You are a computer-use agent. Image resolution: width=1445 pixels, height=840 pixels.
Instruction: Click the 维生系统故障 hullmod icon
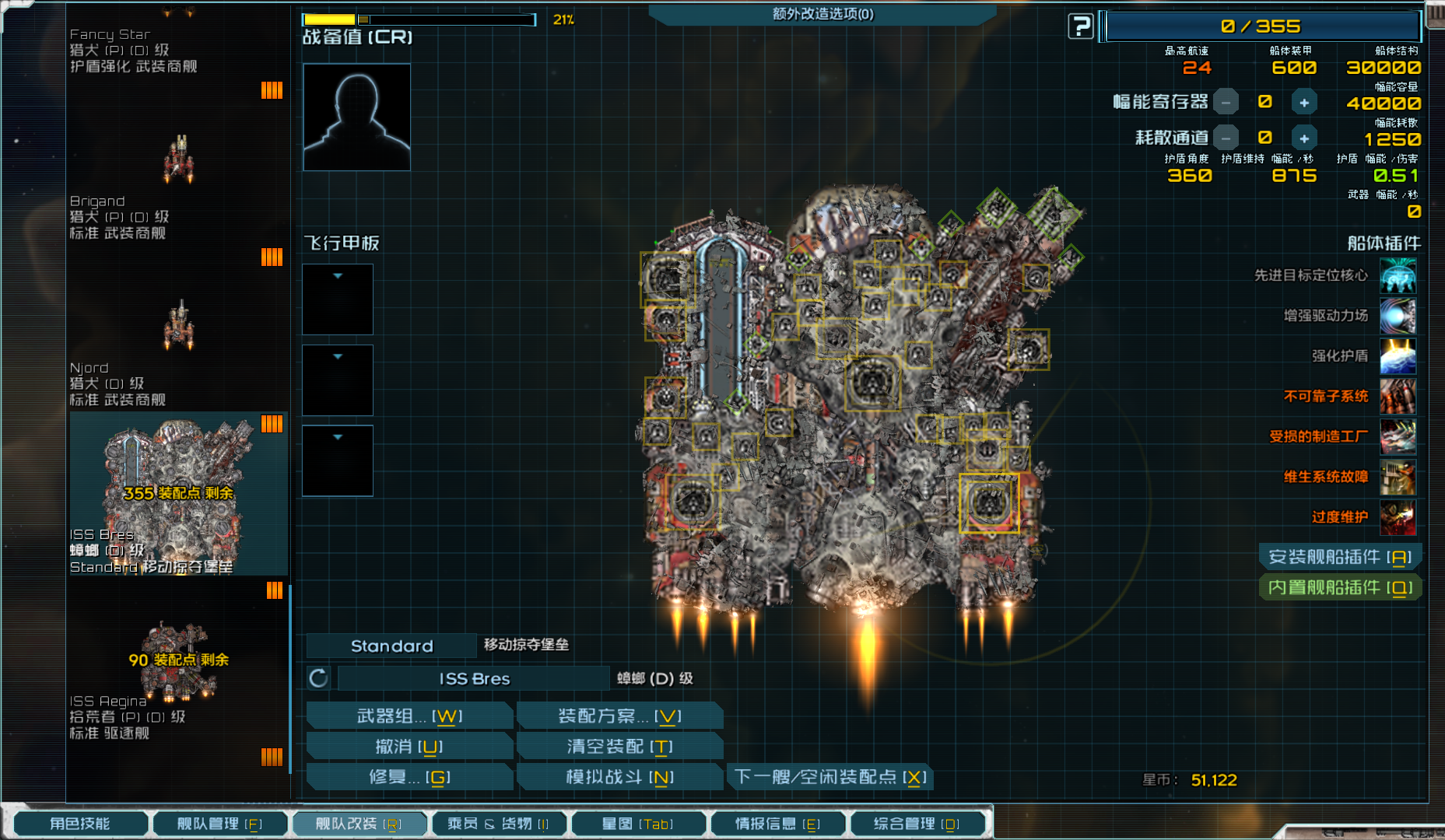pos(1398,477)
